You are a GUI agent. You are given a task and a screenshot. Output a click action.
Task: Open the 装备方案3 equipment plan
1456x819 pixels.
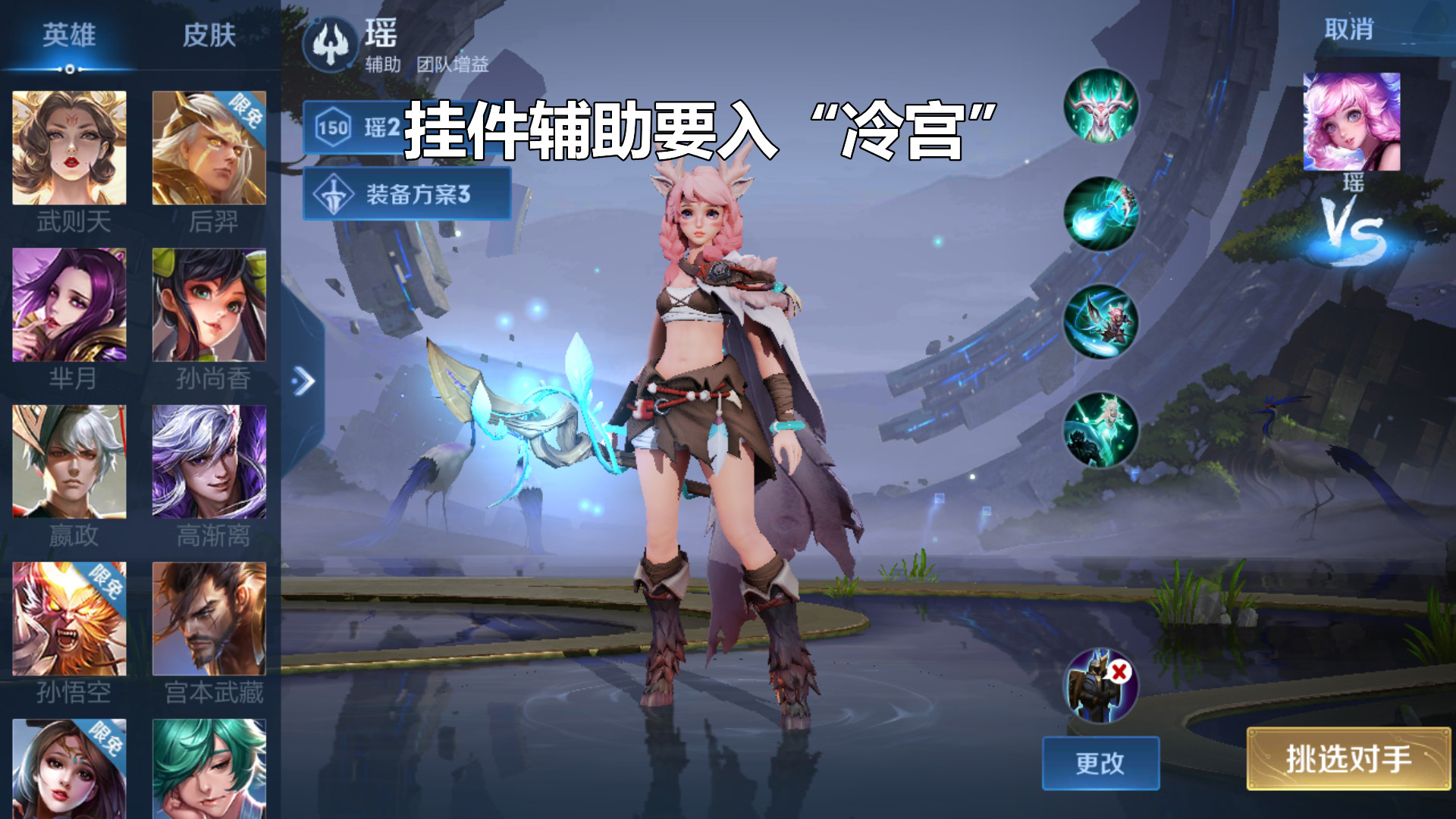pyautogui.click(x=407, y=194)
